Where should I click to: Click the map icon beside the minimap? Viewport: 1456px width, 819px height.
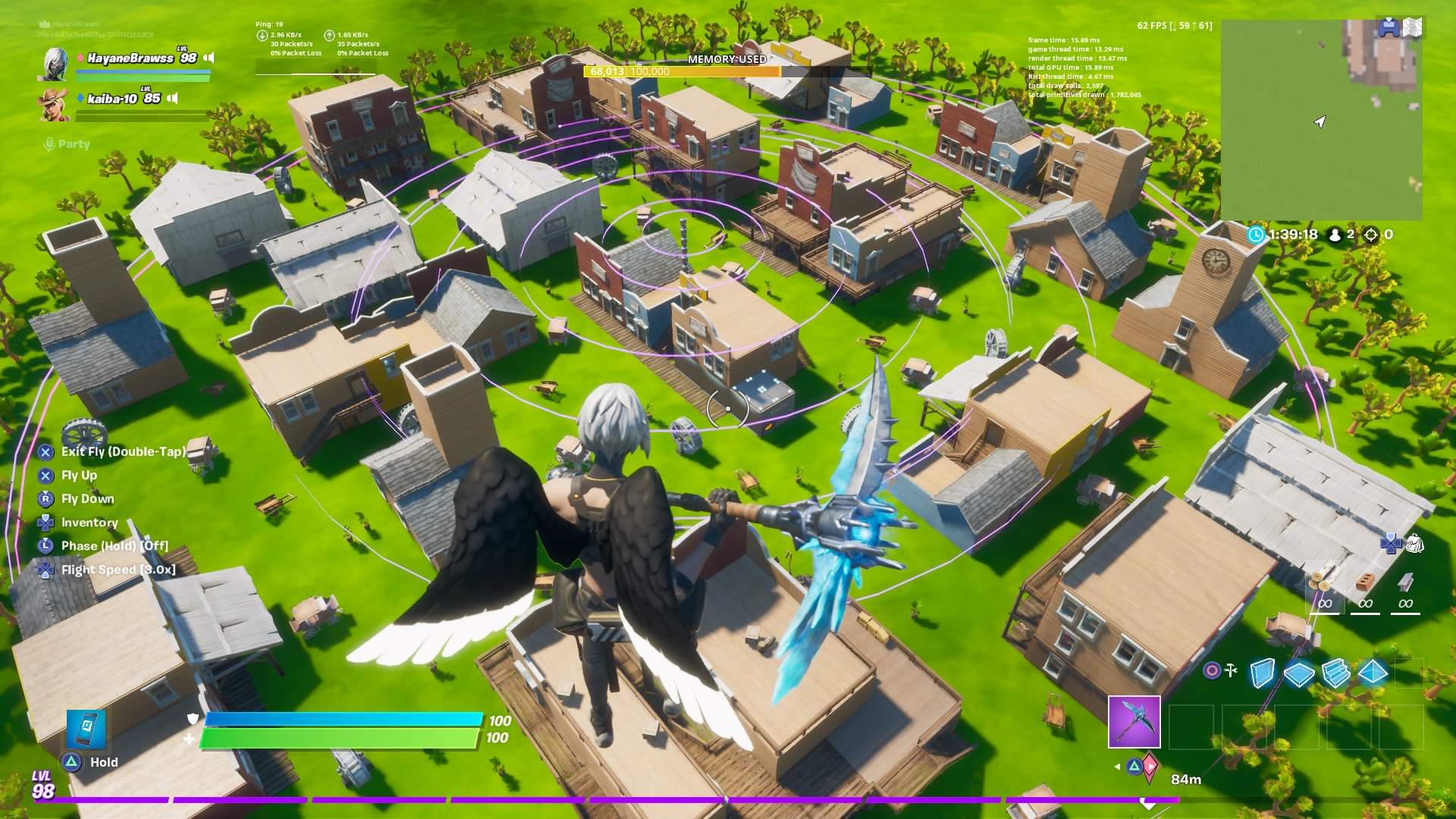coord(1413,27)
